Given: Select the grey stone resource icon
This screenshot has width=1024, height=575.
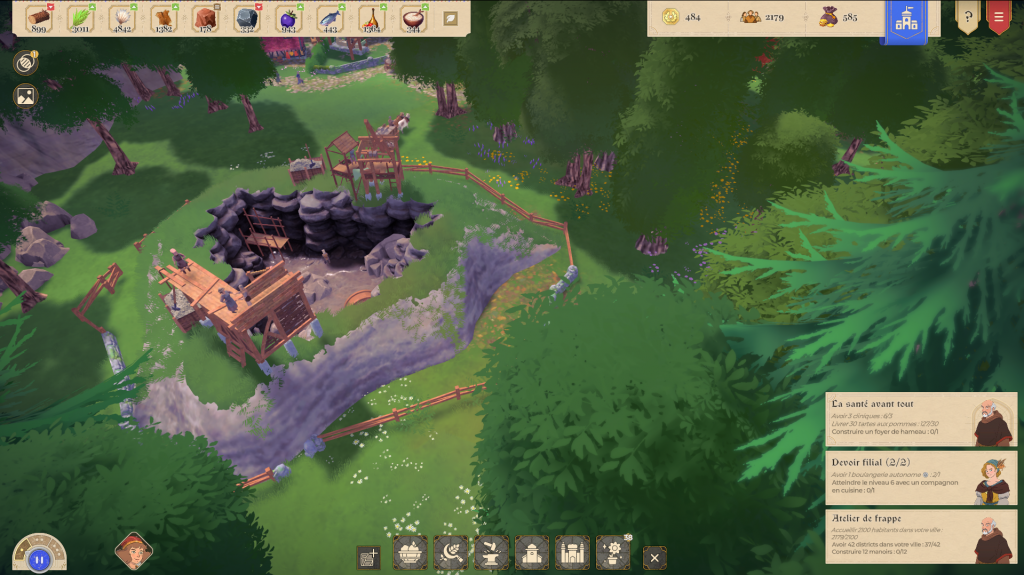Looking at the screenshot, I should [246, 18].
